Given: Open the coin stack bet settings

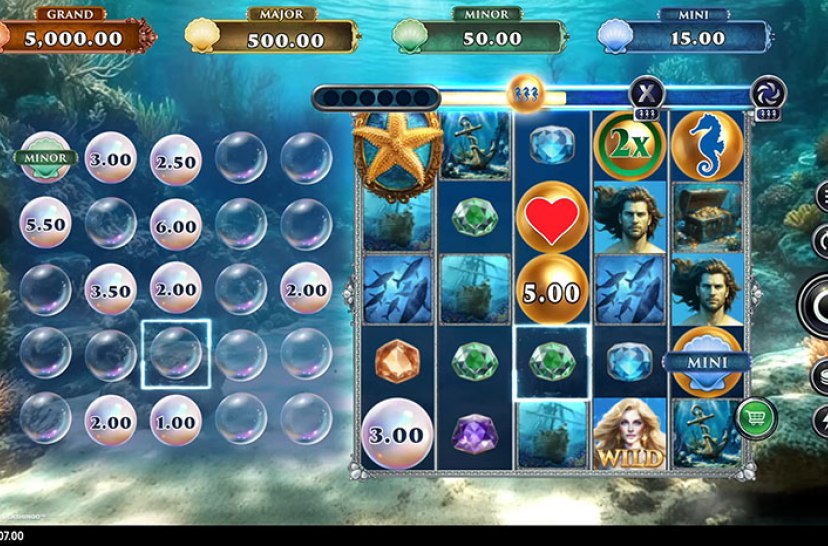Looking at the screenshot, I should point(822,375).
